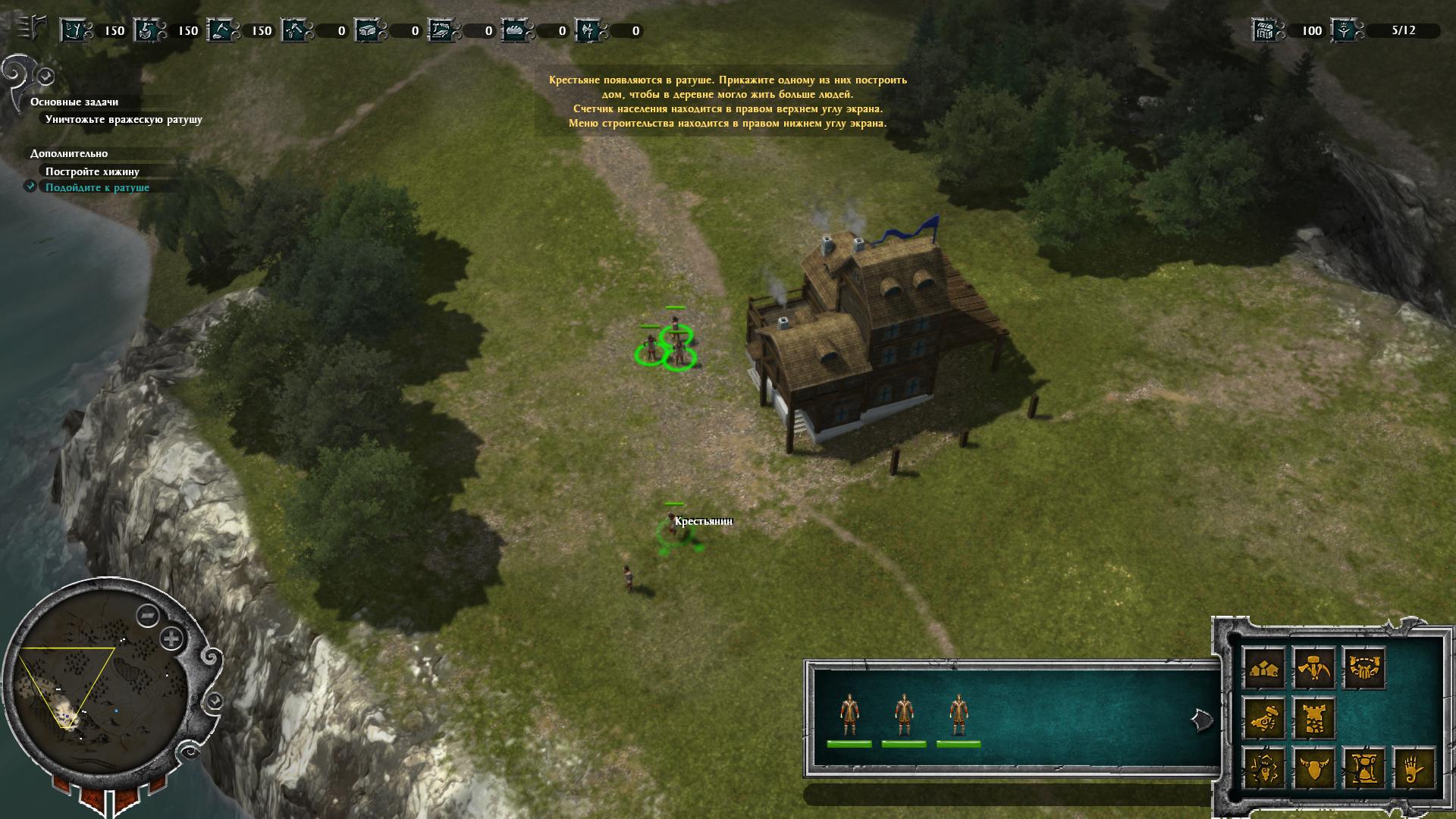
Task: Select the treasure chest resource icon
Action: pyautogui.click(x=1265, y=30)
